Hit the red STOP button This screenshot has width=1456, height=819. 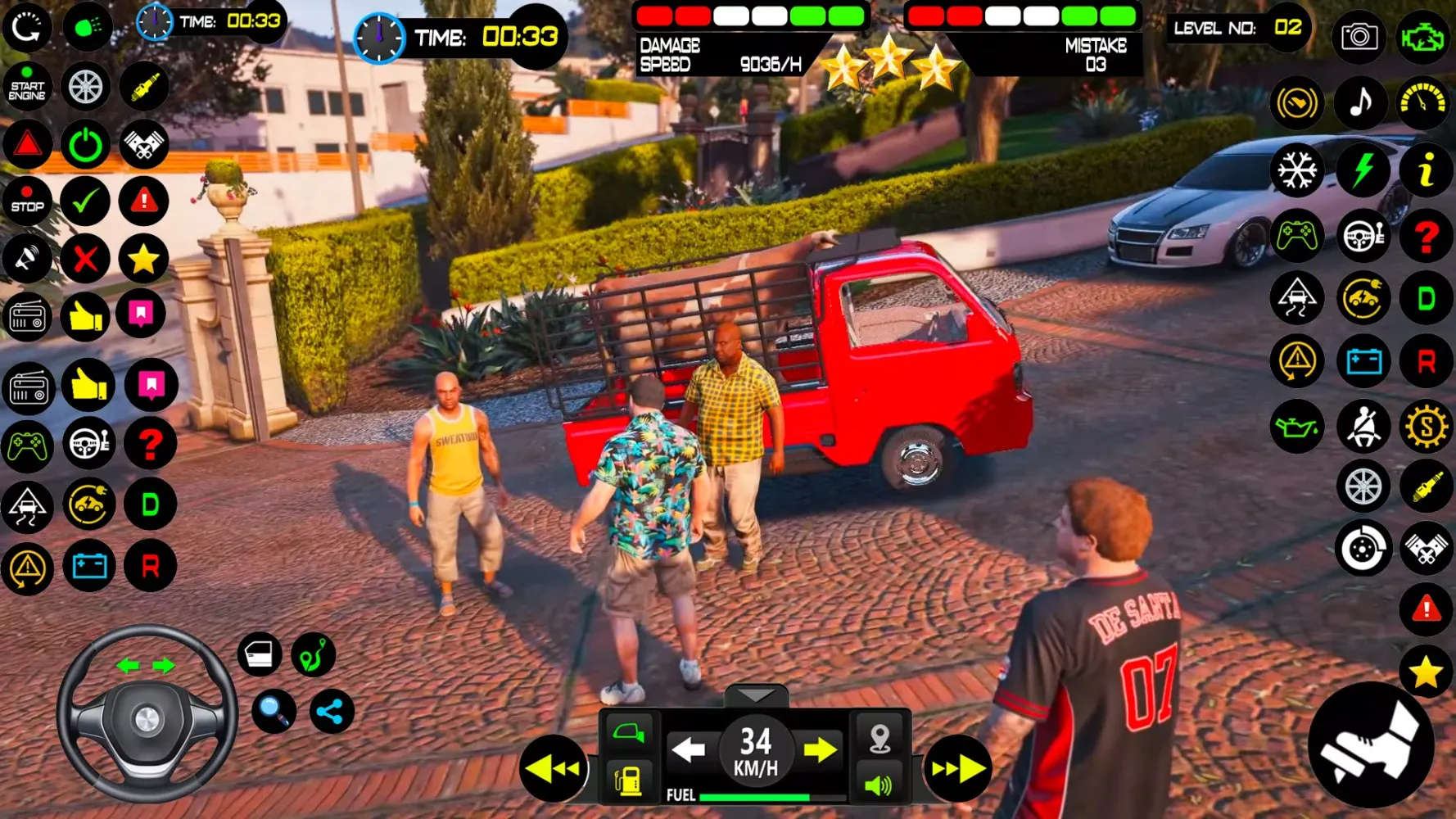(27, 201)
